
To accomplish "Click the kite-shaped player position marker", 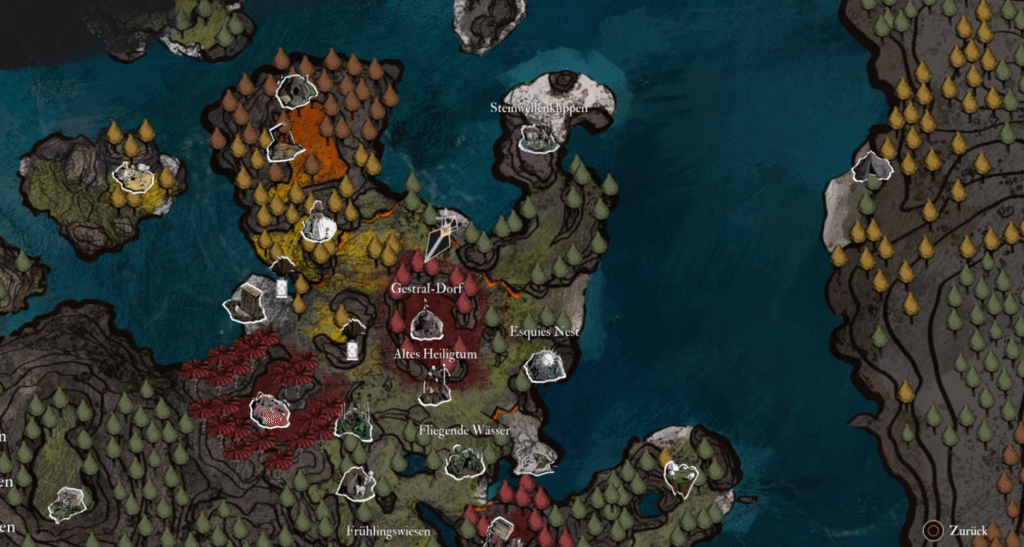I will coord(440,237).
